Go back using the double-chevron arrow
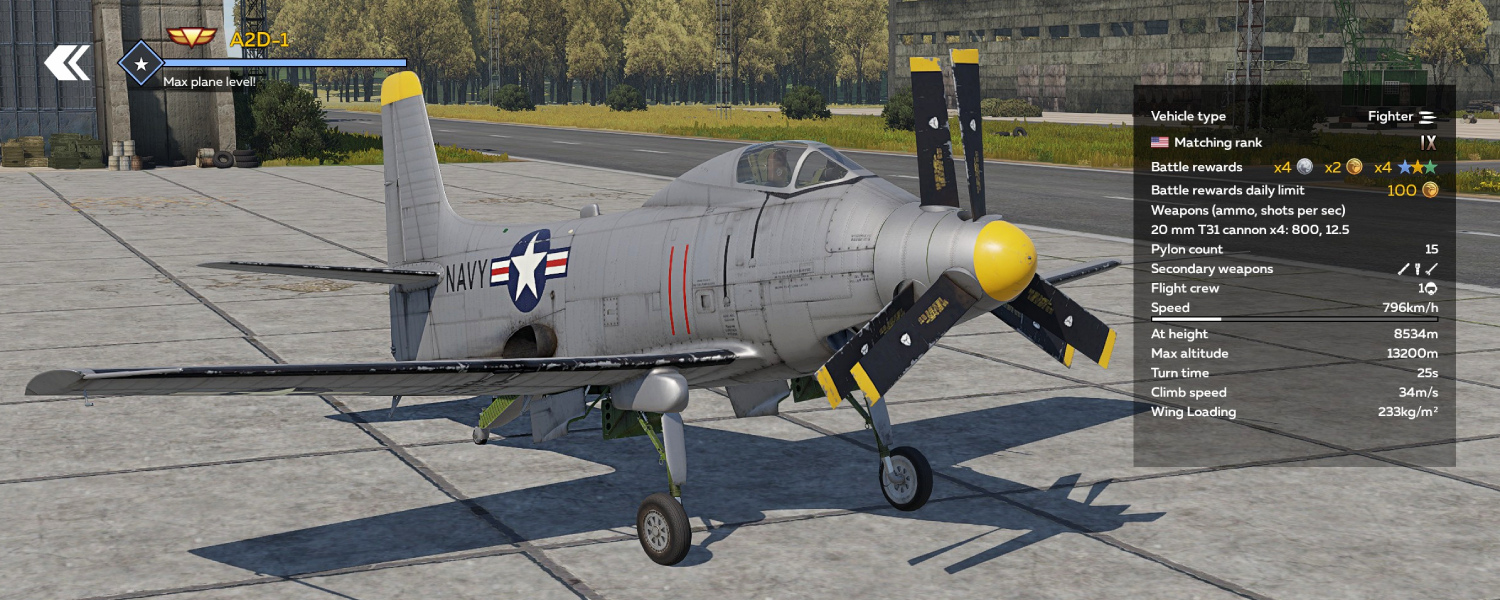 (67, 62)
